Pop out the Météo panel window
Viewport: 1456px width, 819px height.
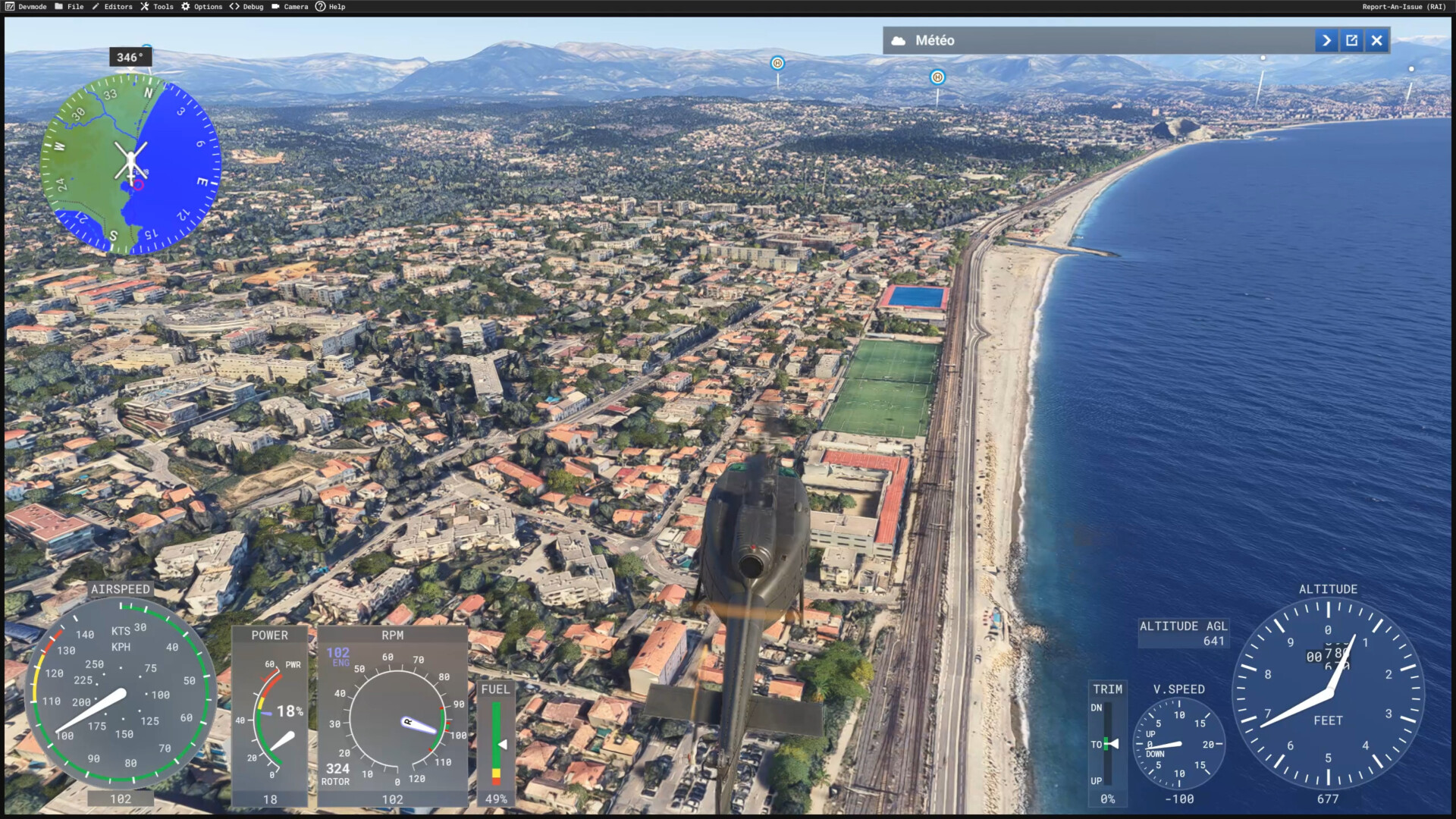(x=1351, y=41)
